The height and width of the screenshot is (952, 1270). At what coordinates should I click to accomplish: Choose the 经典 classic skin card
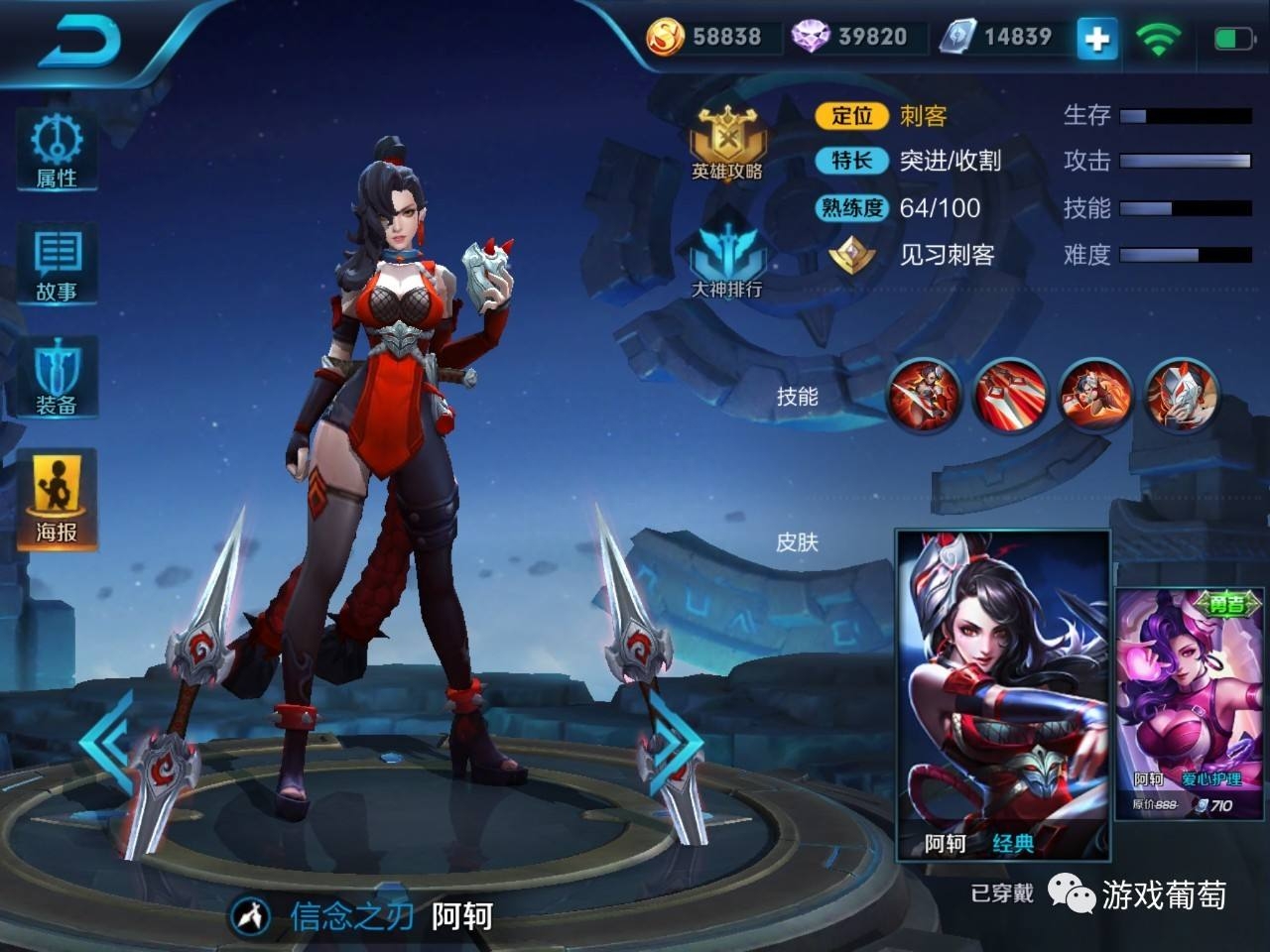[x=1002, y=694]
